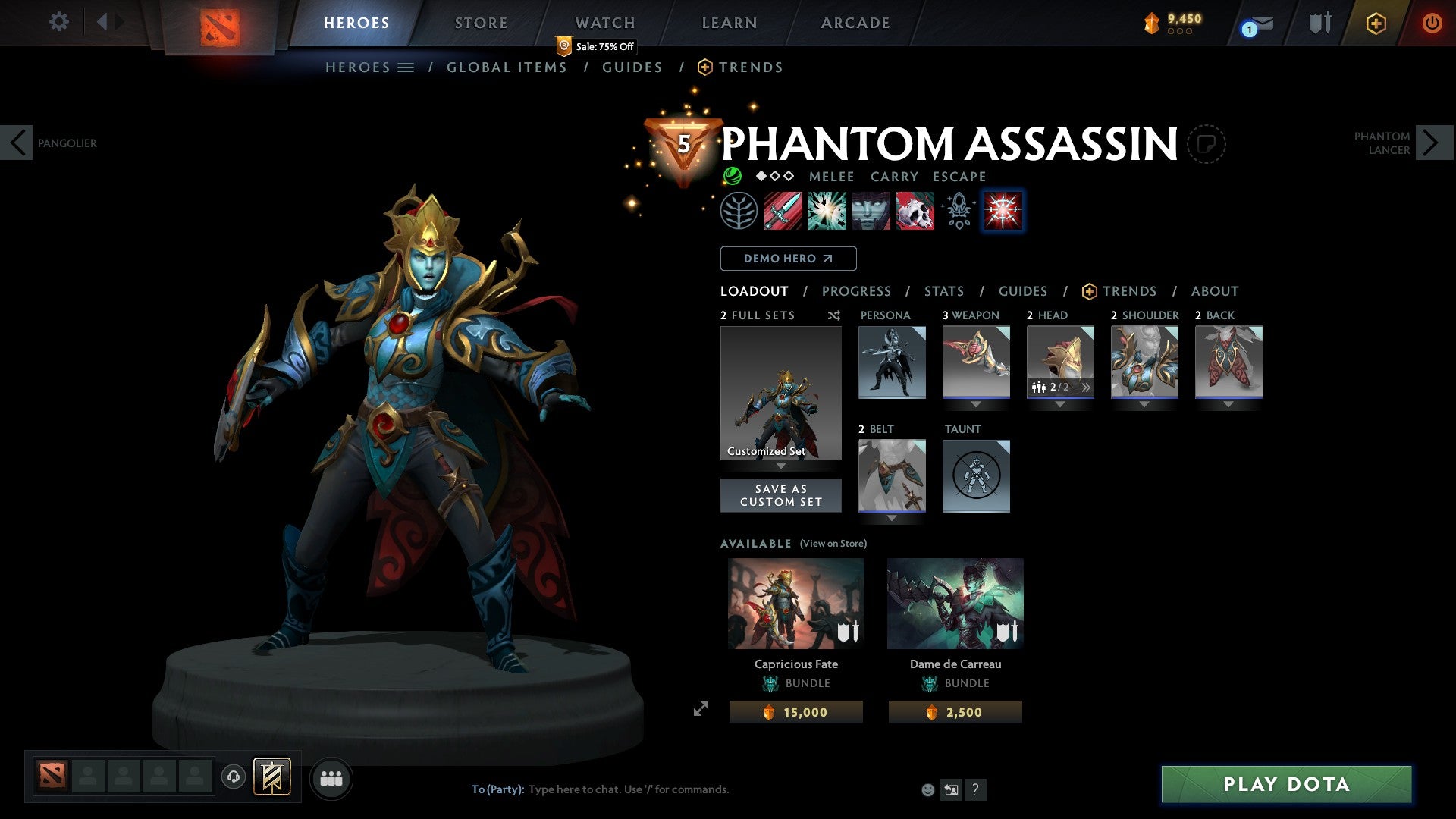Open the help question mark icon near chat

click(x=976, y=789)
